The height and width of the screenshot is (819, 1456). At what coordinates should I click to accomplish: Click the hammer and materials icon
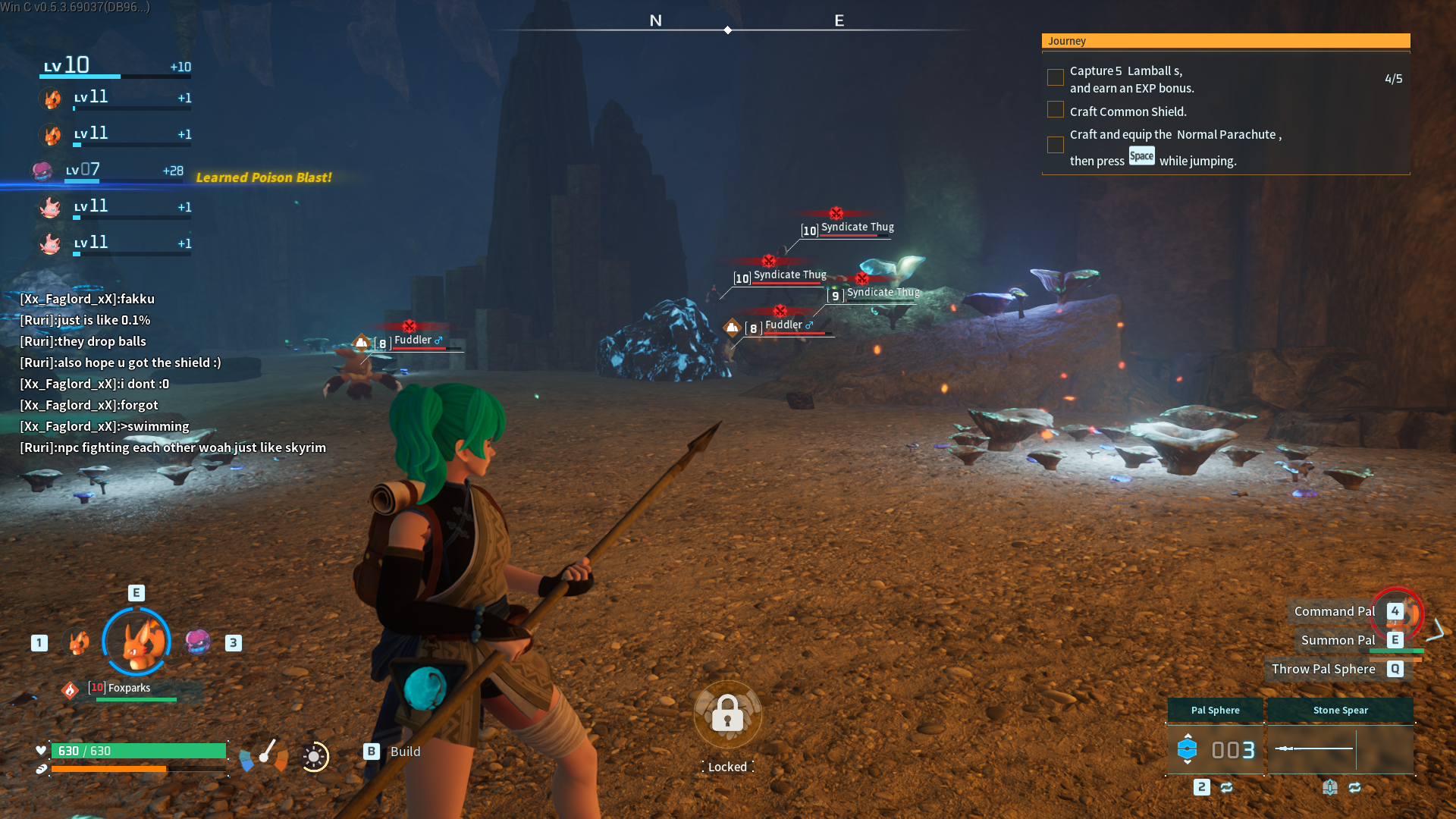coord(264,755)
